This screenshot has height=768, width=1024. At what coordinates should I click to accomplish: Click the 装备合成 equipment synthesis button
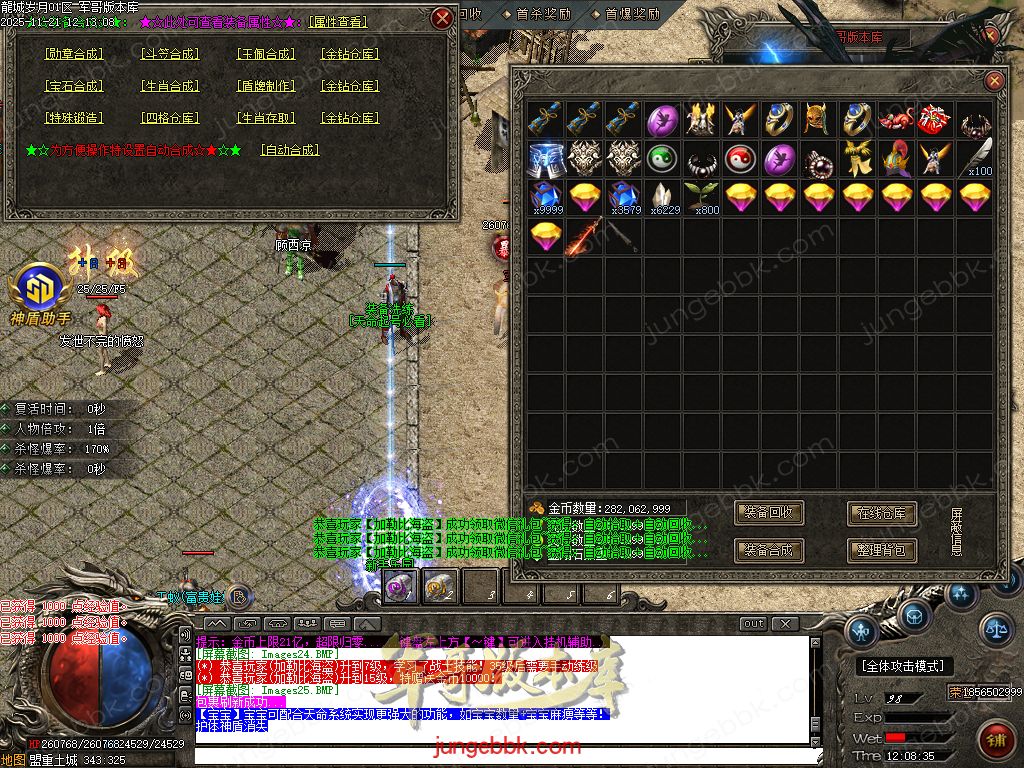[x=769, y=550]
